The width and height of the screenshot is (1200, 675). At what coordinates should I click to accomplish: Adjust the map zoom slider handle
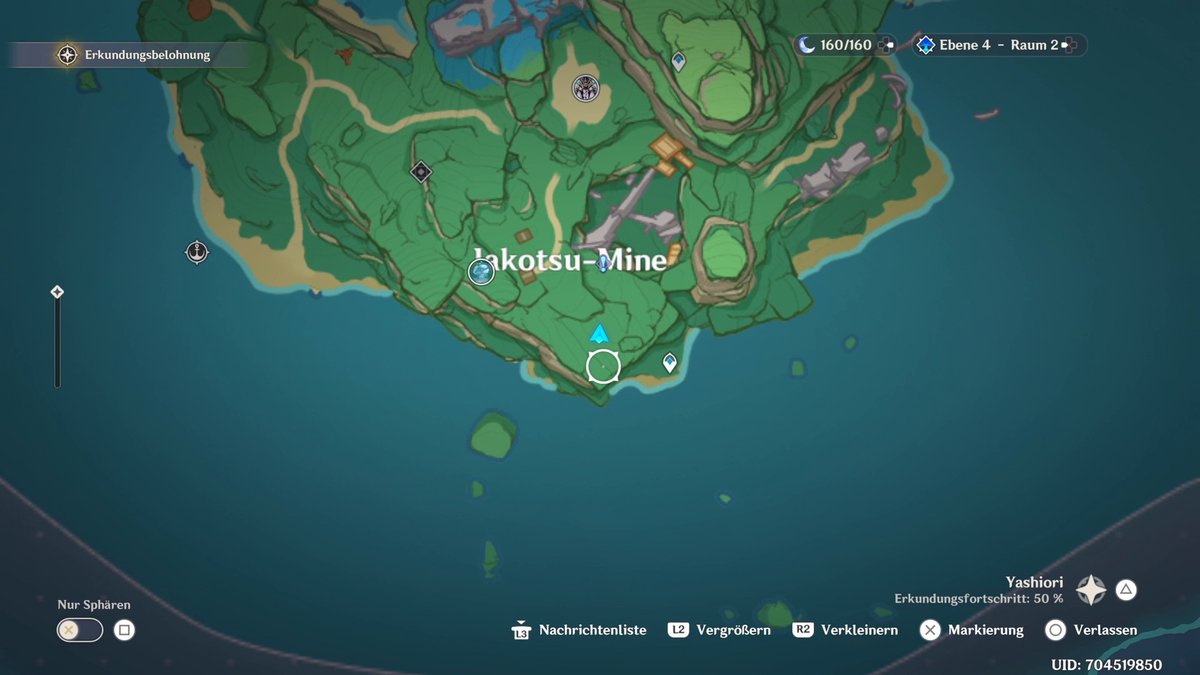pyautogui.click(x=57, y=292)
